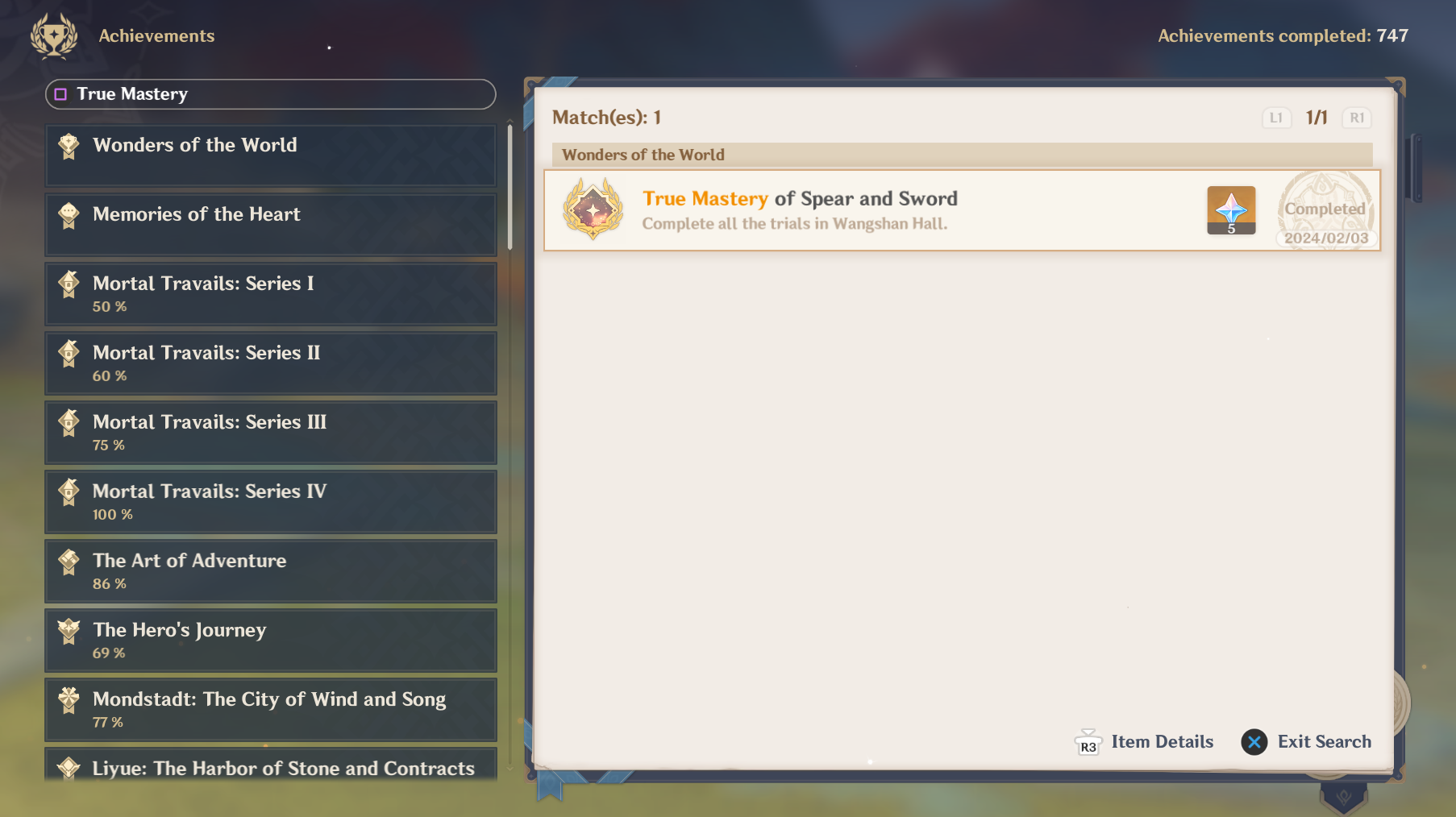
Task: Click the True Mastery achievement emblem medal
Action: click(593, 209)
